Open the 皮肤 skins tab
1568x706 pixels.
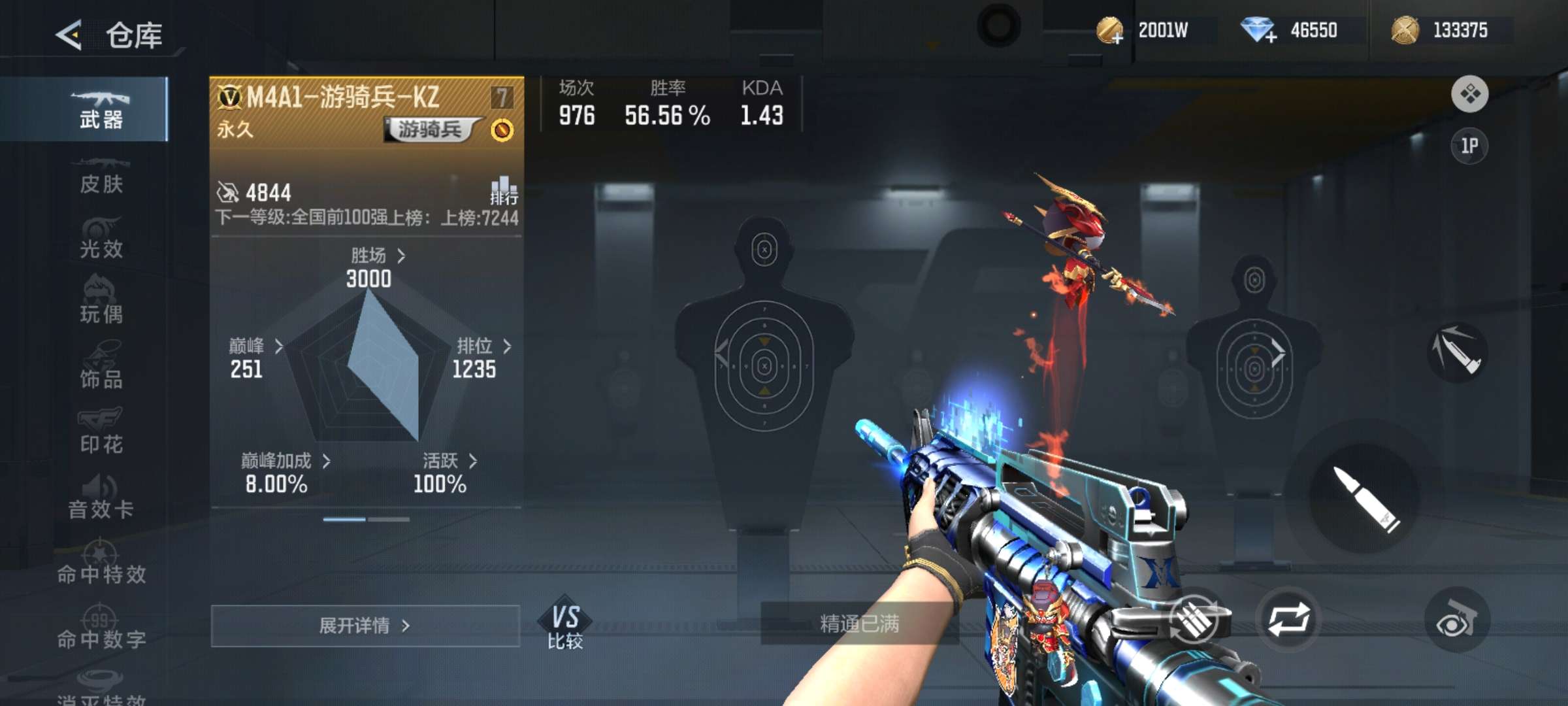point(101,175)
